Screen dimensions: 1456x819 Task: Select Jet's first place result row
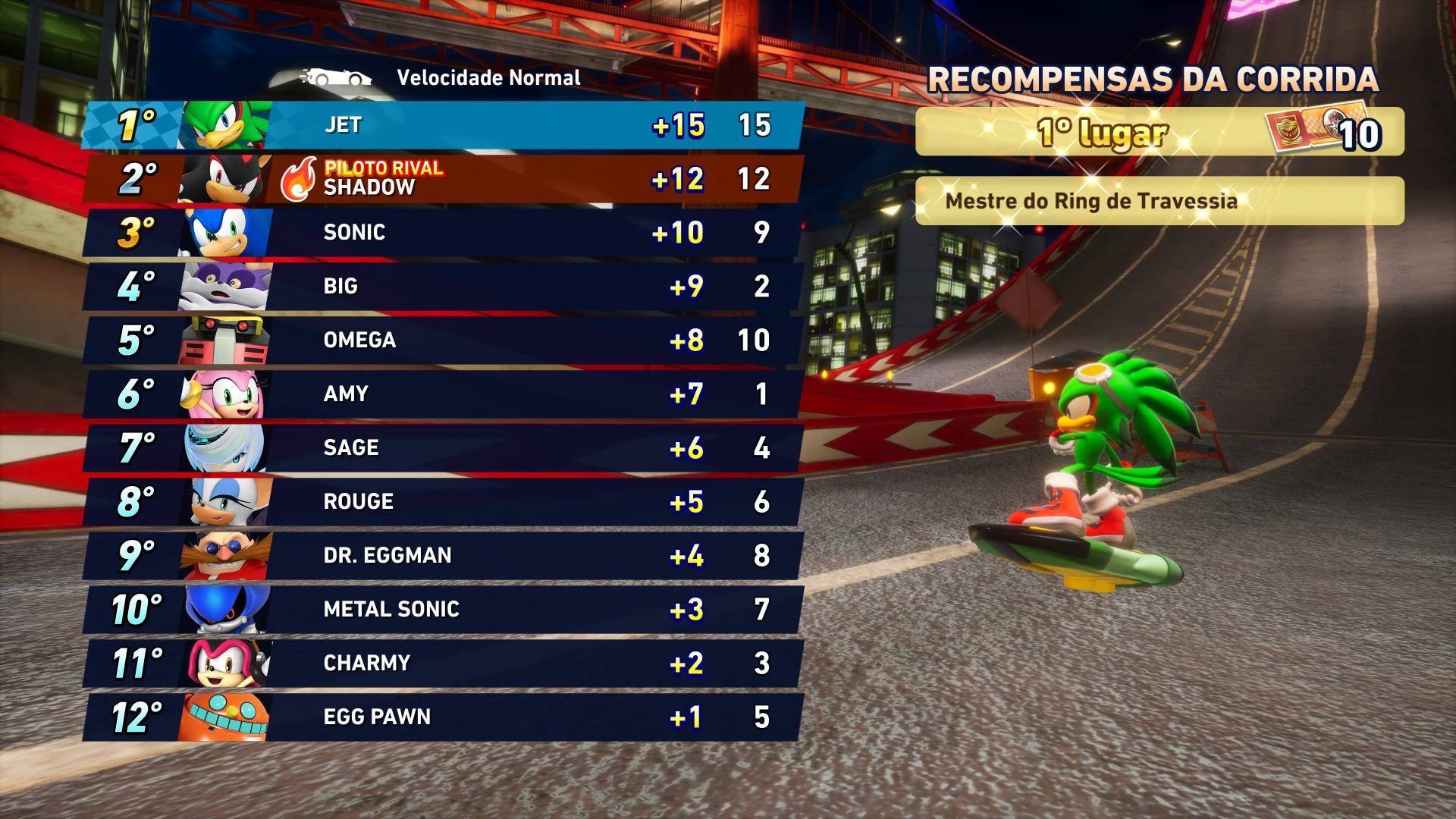tap(444, 125)
